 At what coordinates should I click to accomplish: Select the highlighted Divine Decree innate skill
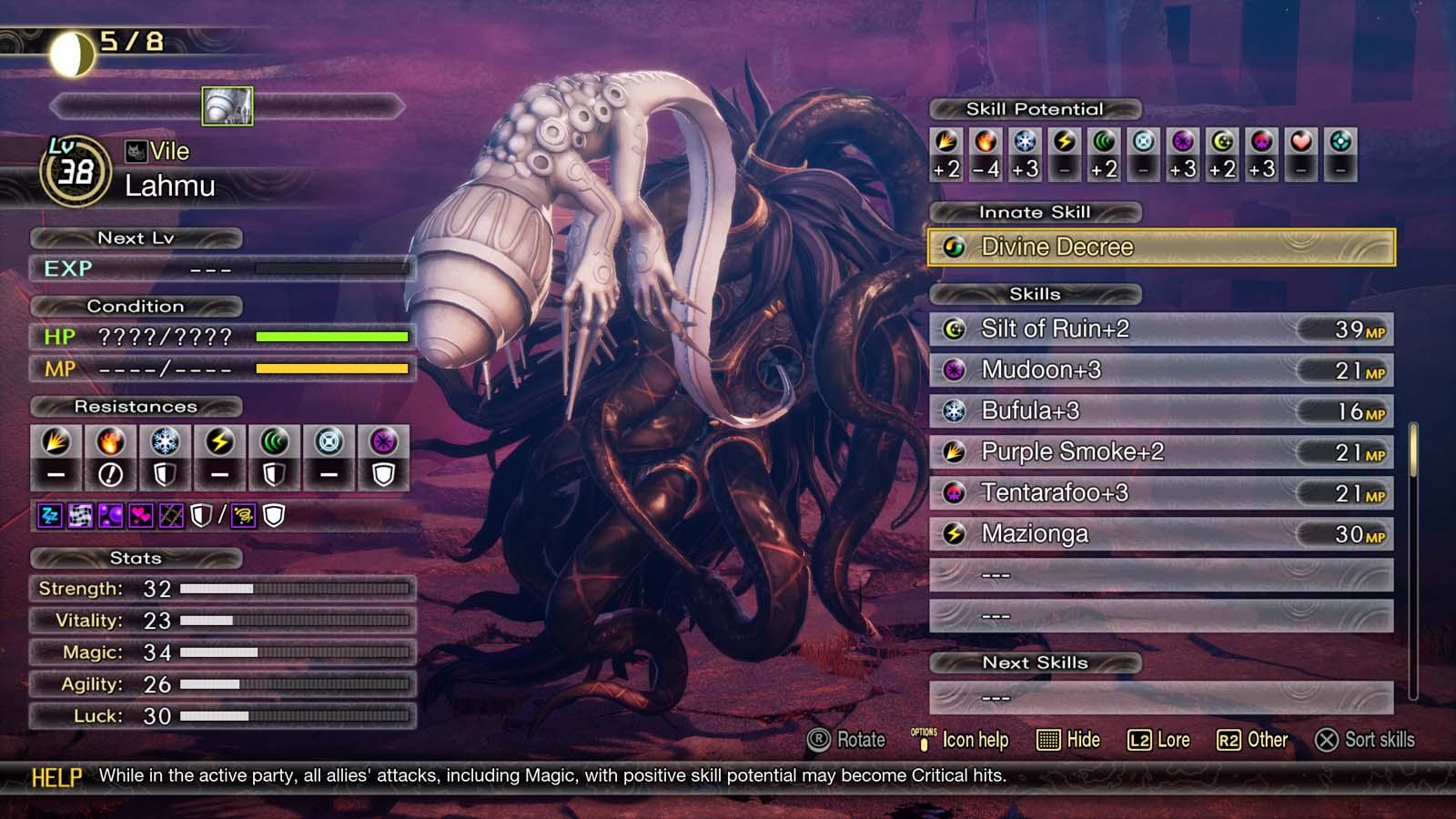tap(1162, 247)
